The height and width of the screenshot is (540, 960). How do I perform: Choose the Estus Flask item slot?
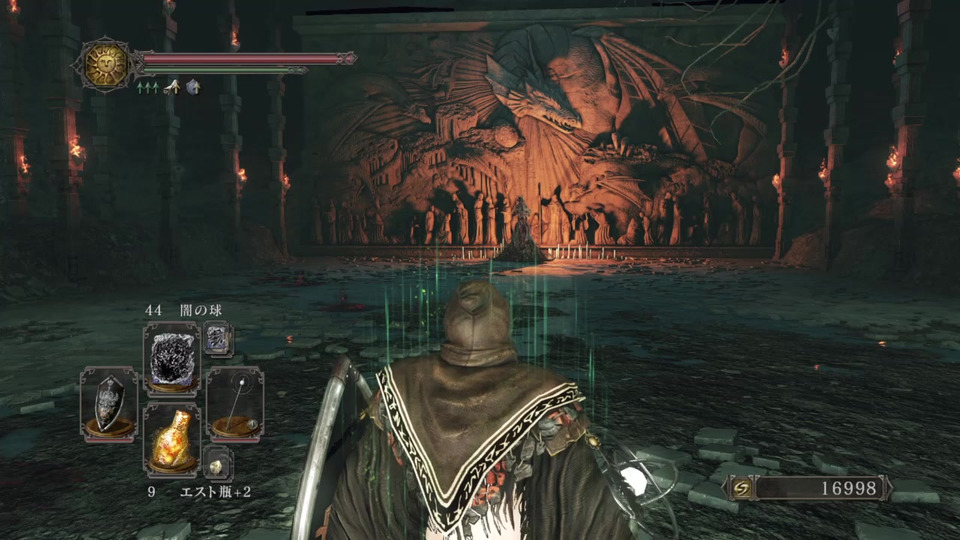172,437
